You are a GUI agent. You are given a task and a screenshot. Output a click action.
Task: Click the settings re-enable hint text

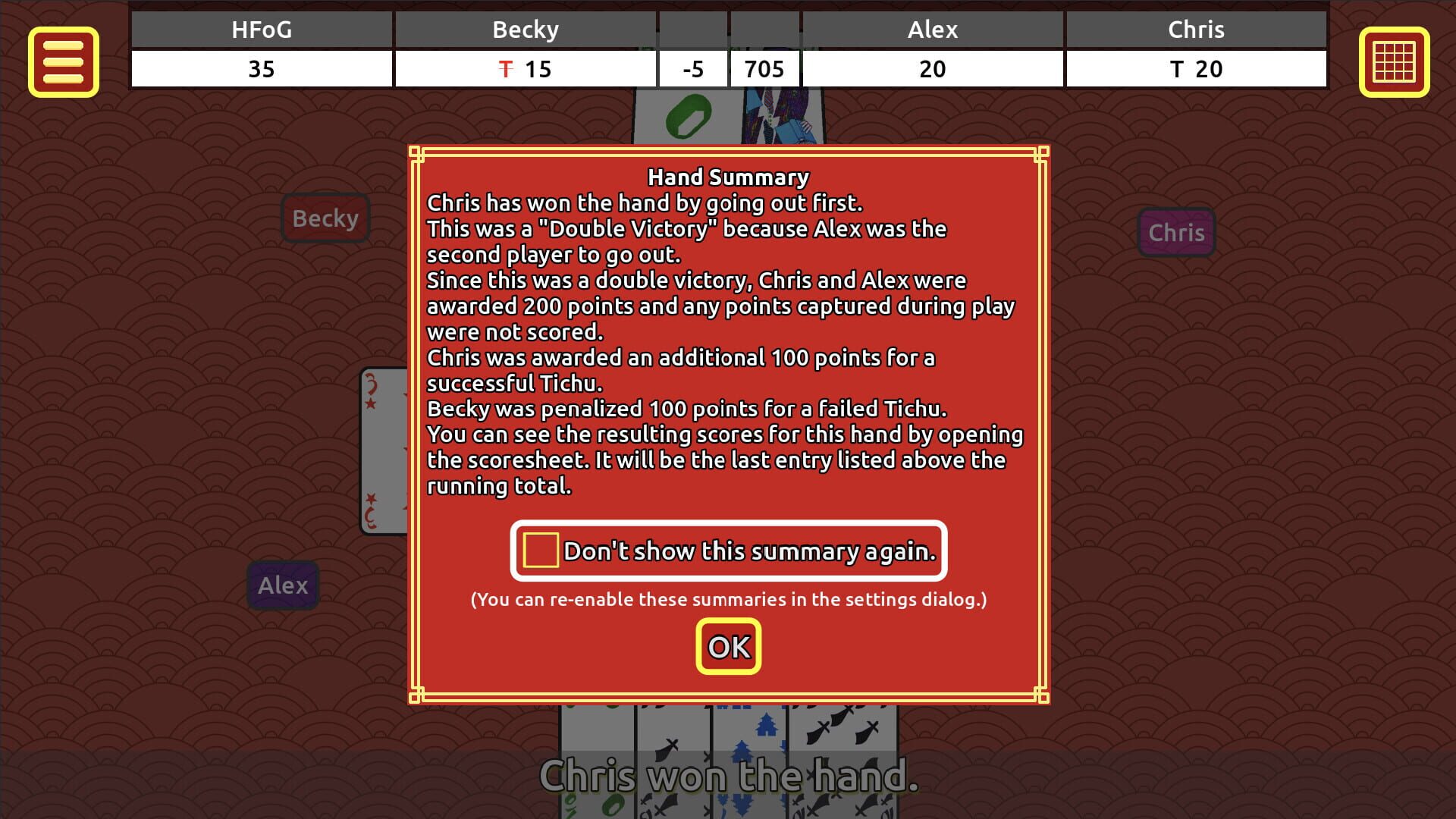click(x=728, y=599)
